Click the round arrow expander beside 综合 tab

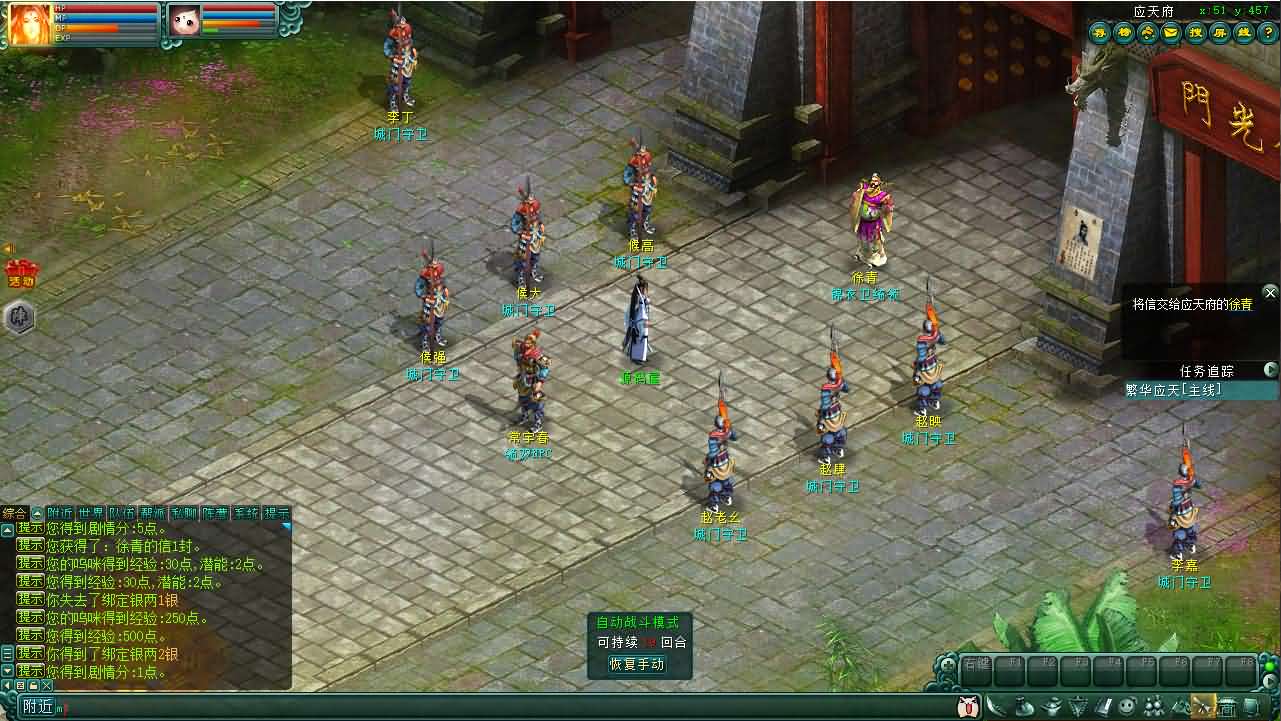(37, 512)
